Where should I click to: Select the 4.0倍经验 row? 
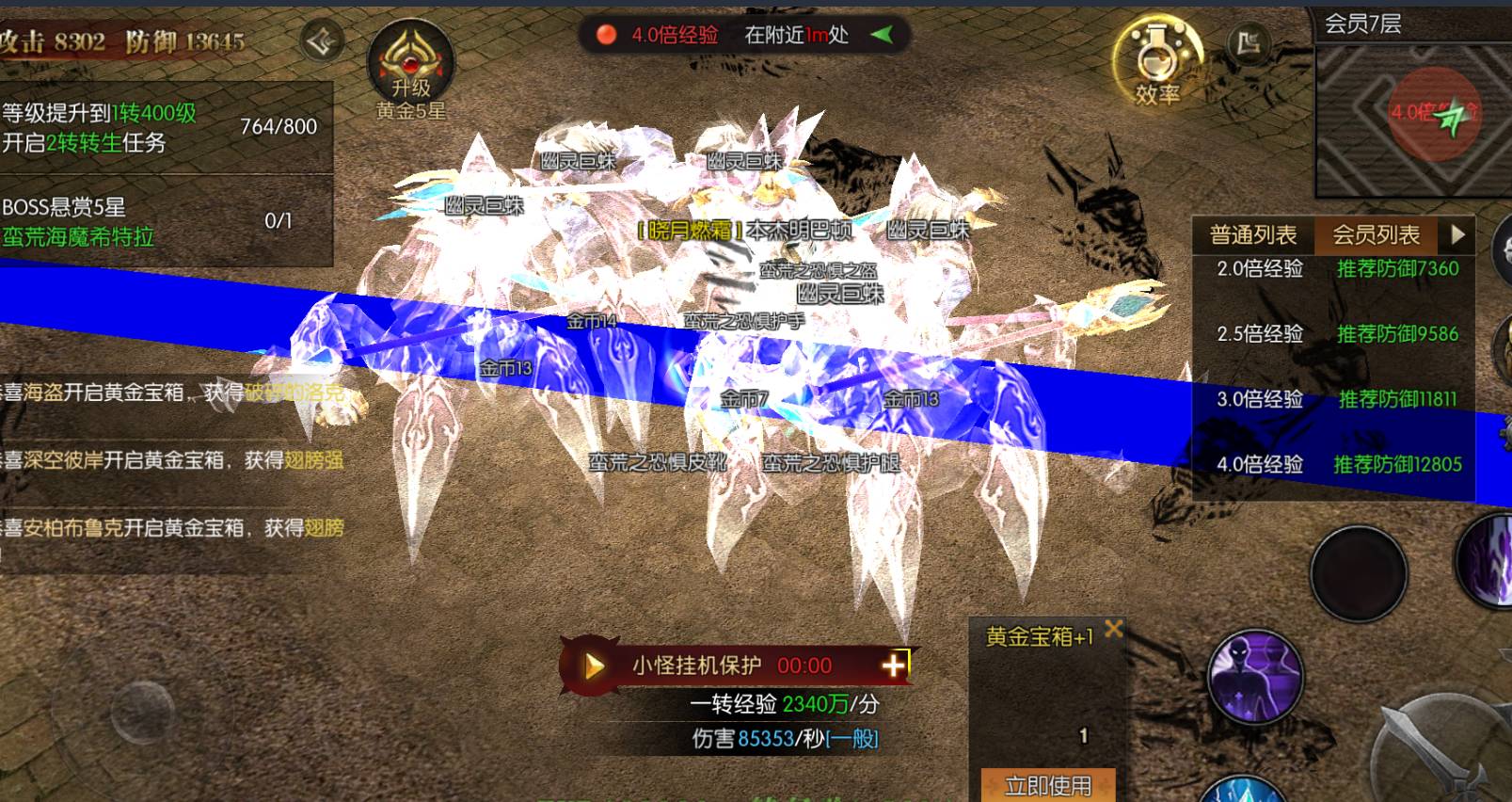[x=1336, y=464]
